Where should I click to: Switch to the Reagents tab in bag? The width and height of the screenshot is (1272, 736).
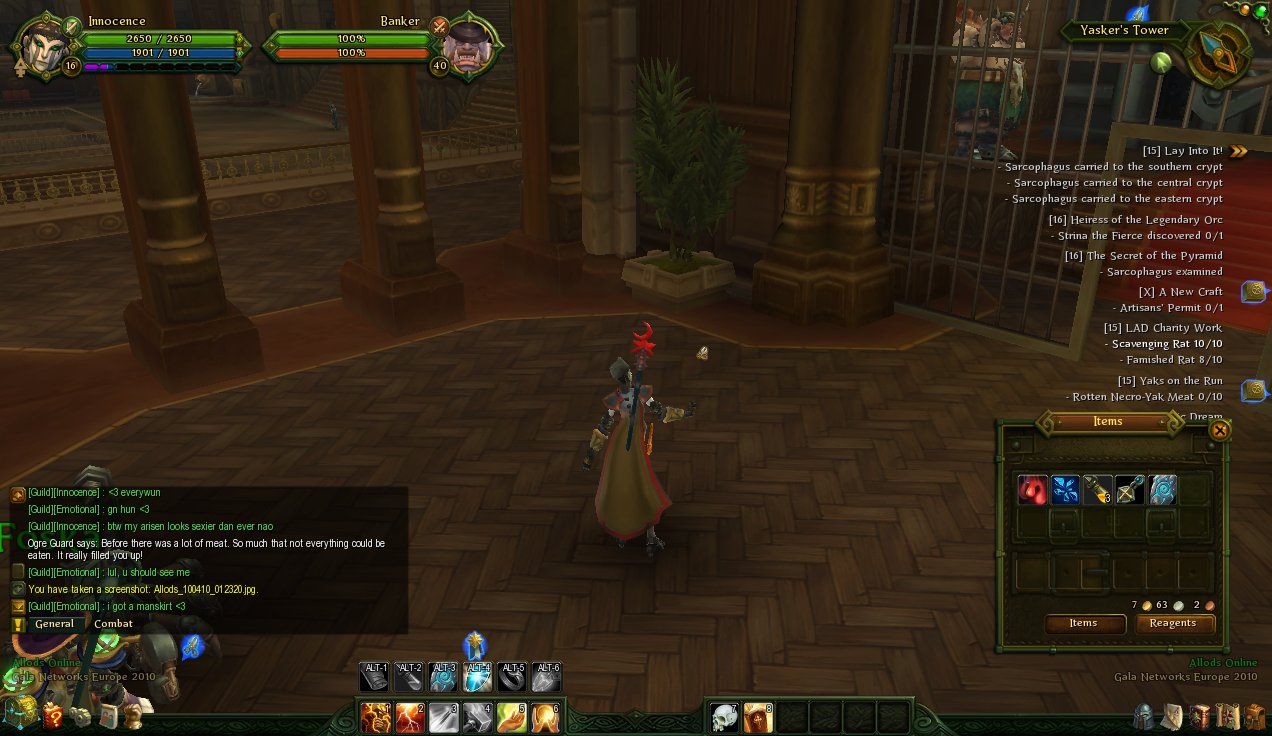point(1173,623)
